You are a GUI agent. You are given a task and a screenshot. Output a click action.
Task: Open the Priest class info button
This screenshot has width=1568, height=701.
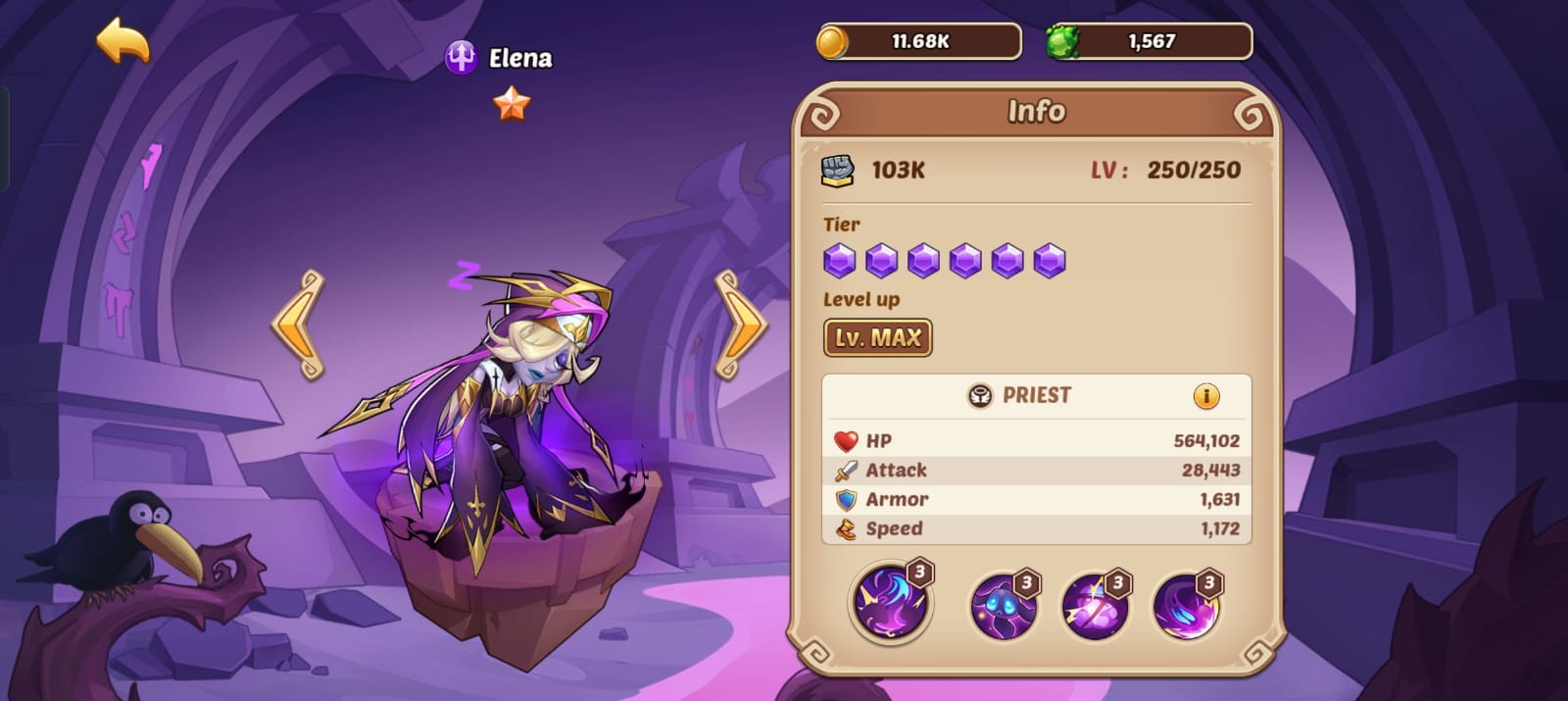coord(1205,396)
